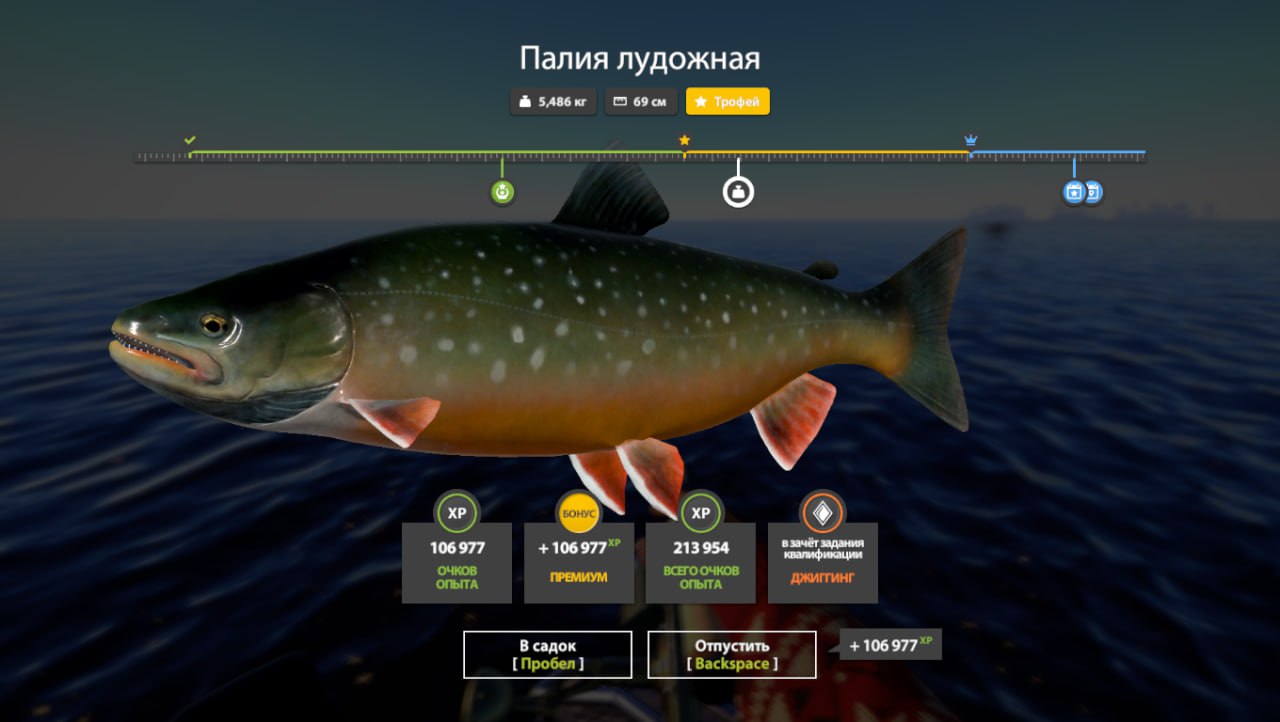Click the second XP badge above 213 954

coord(700,513)
